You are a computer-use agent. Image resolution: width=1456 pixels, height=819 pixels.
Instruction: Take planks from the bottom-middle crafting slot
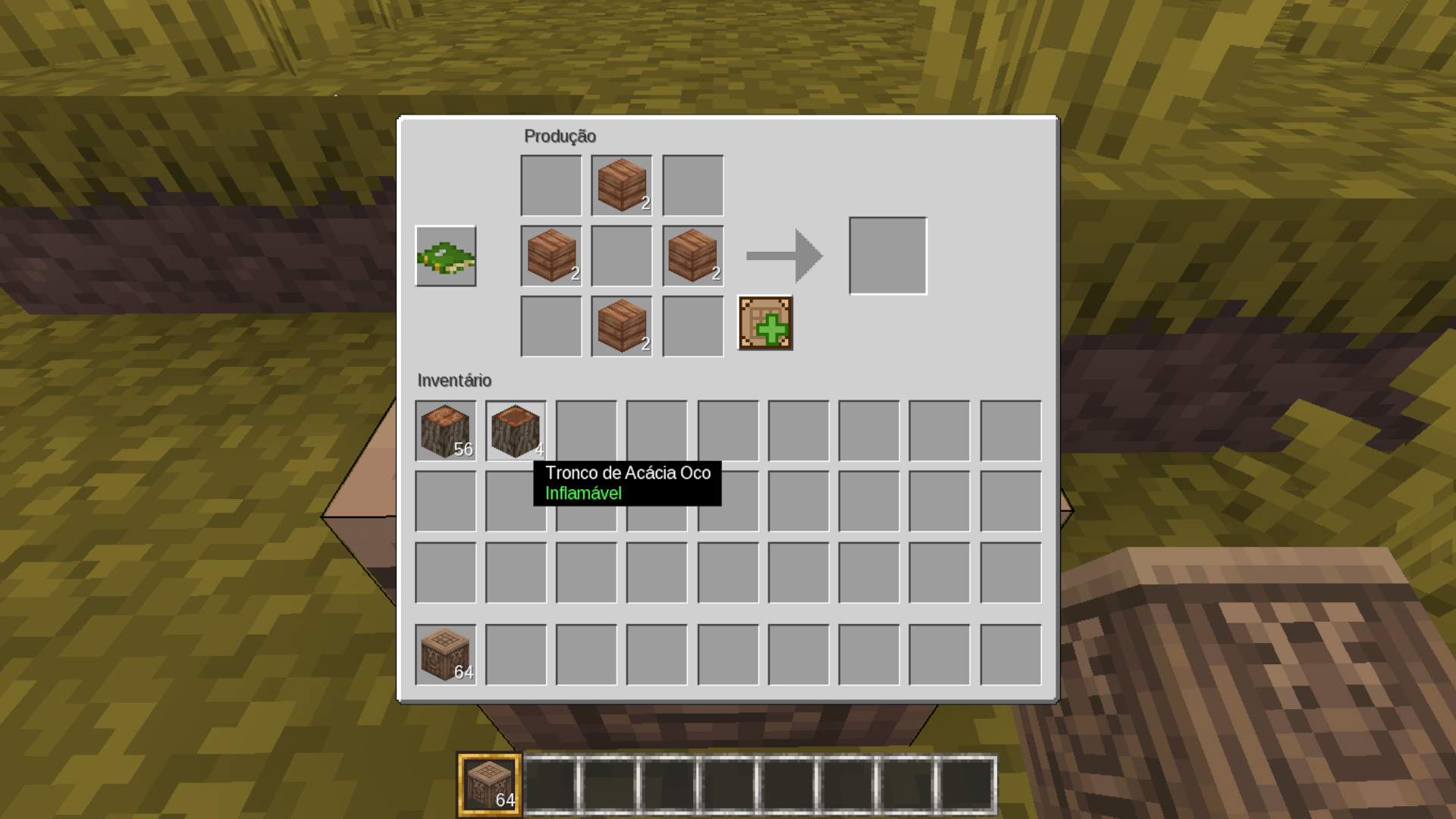[622, 327]
